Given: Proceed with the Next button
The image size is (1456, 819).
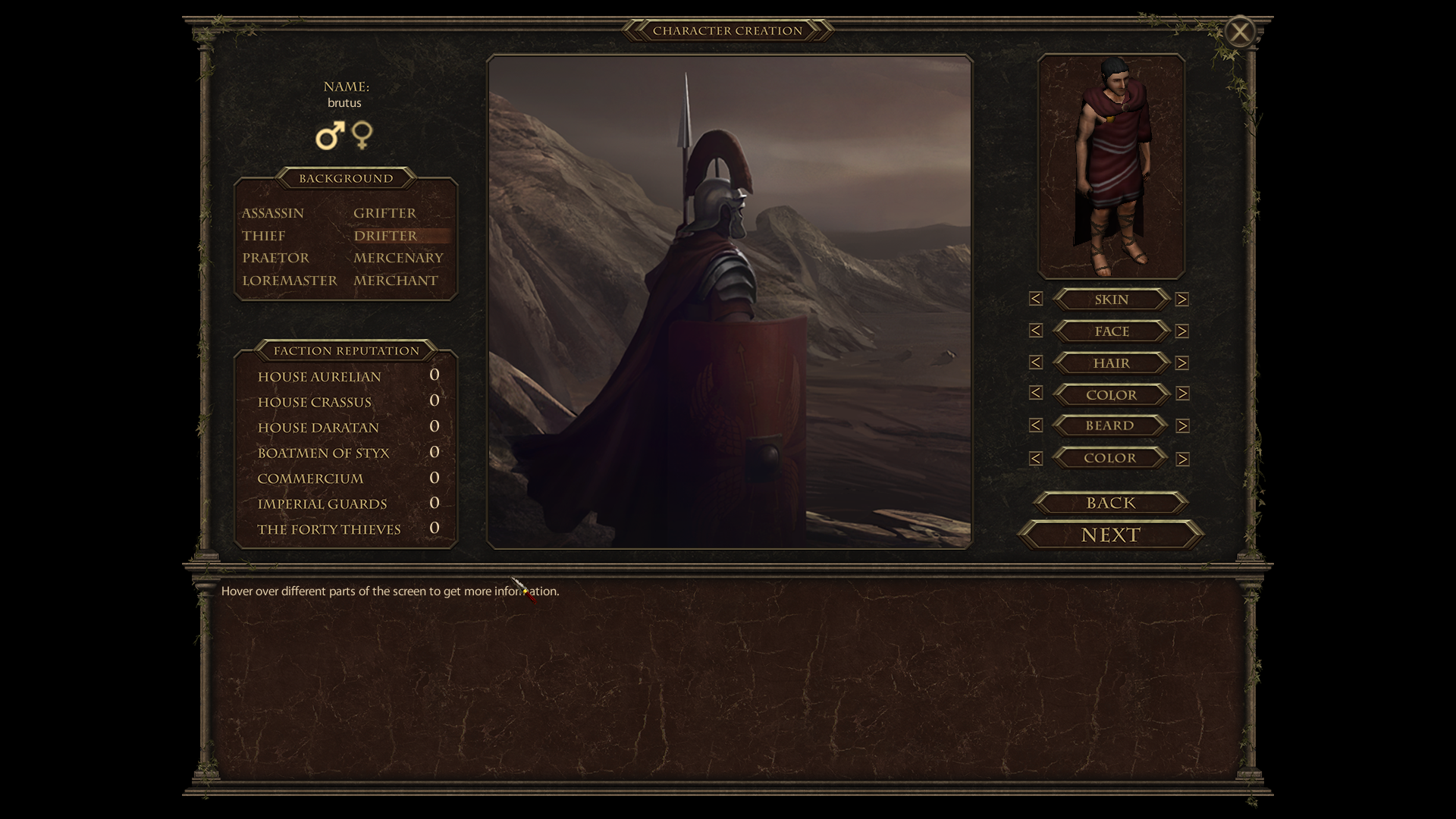Looking at the screenshot, I should 1110,535.
